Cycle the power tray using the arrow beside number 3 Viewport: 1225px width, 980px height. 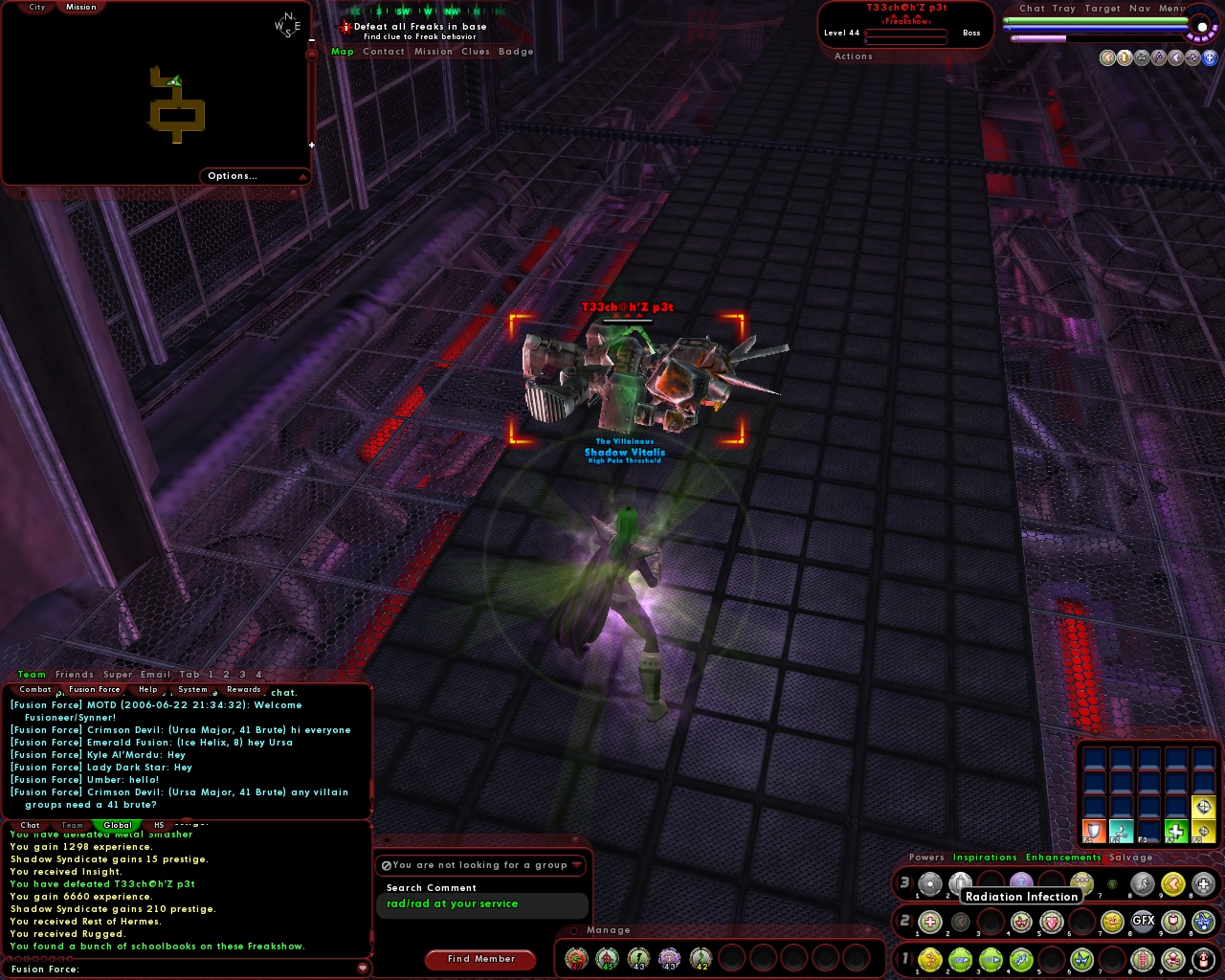tap(896, 882)
